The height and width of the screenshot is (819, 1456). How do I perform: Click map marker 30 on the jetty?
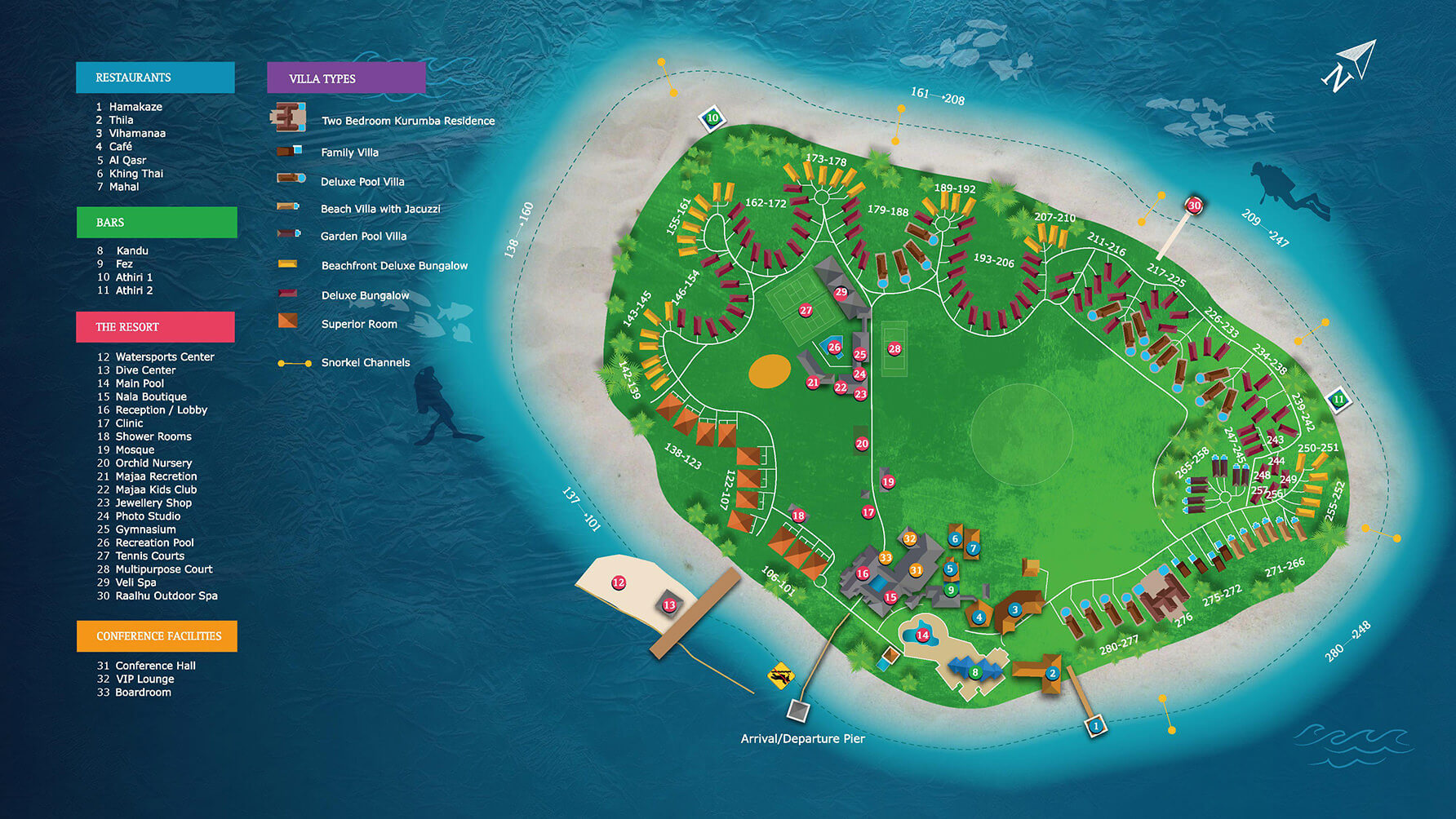tap(1194, 206)
